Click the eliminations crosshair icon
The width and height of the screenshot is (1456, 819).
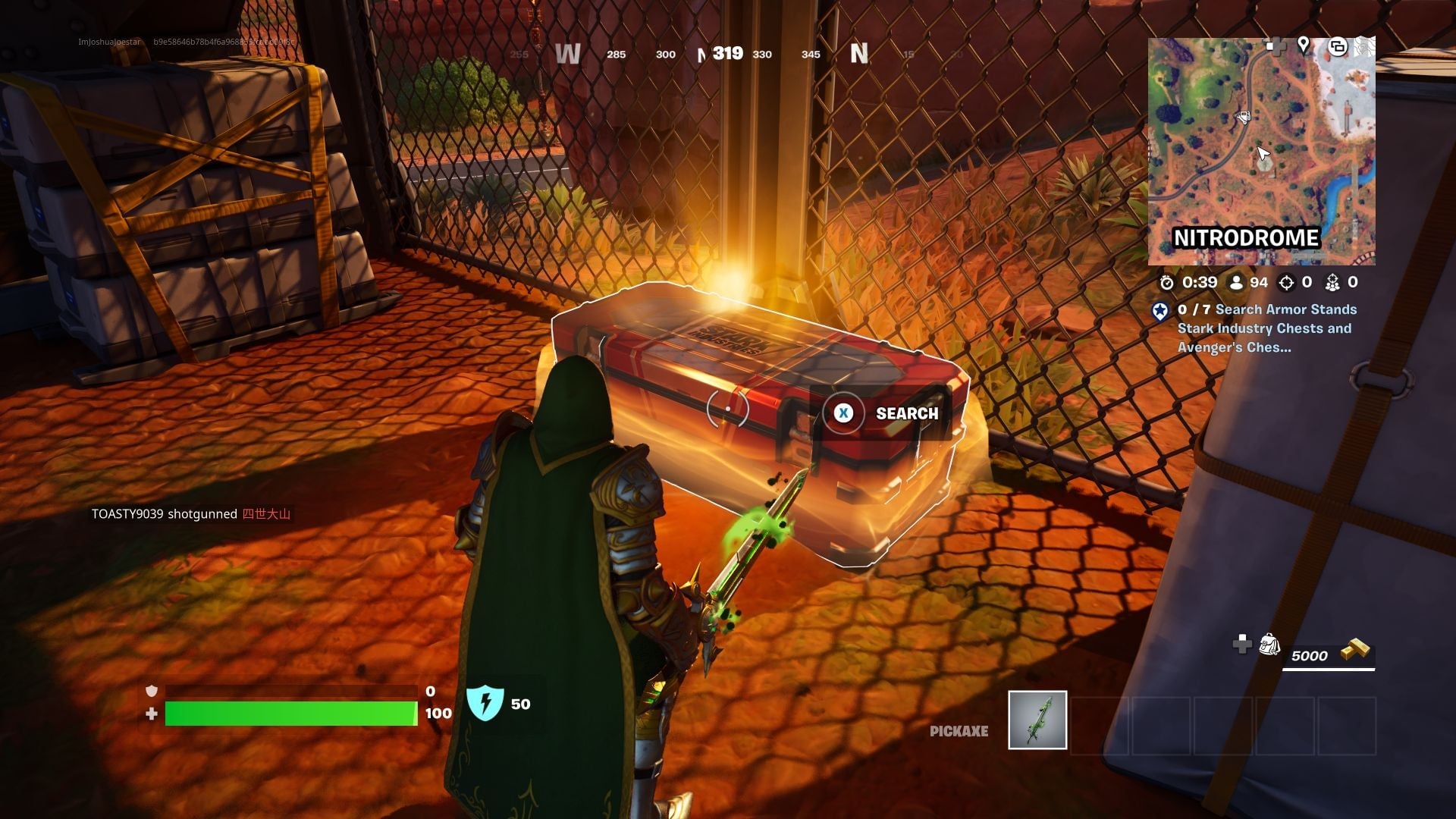click(x=1287, y=282)
